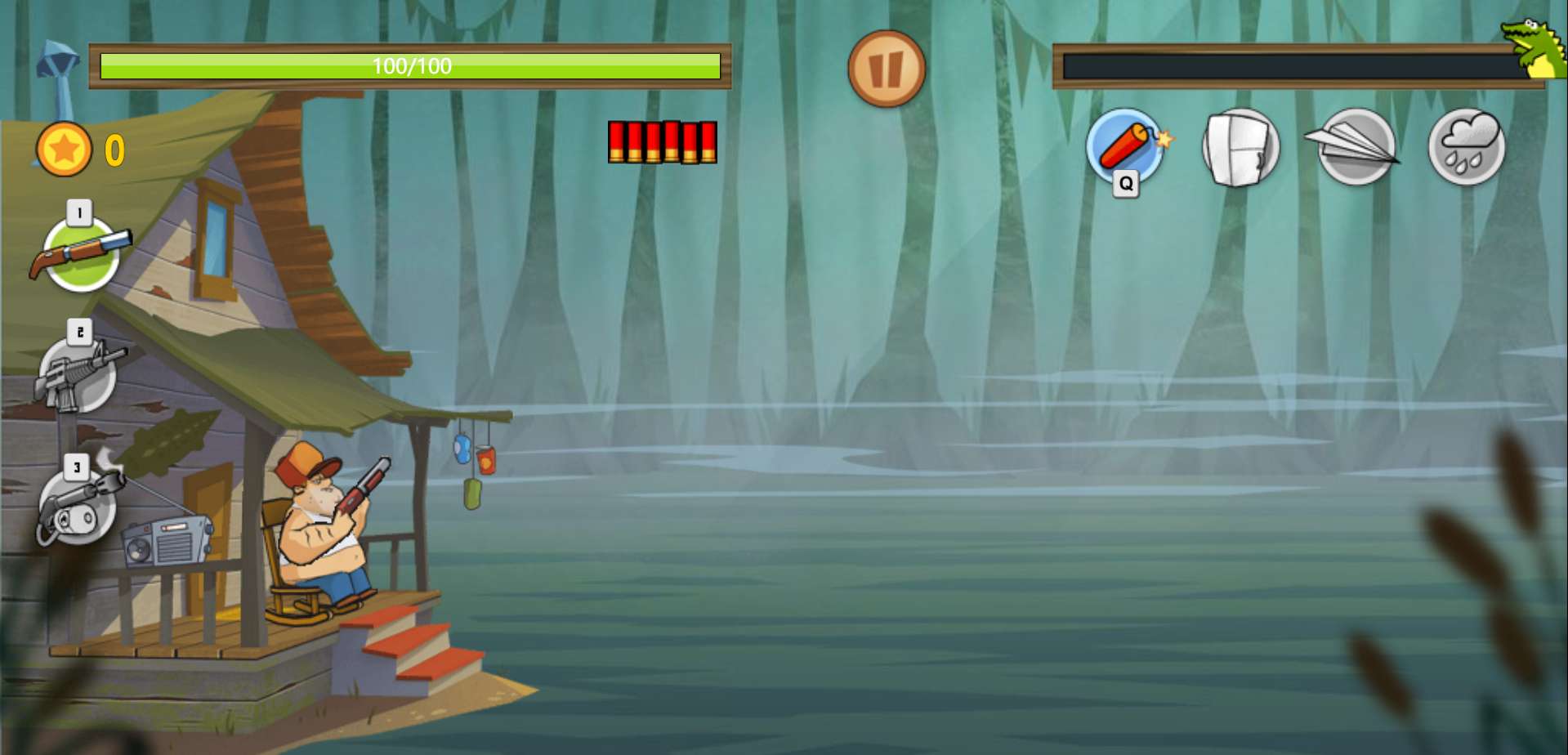1568x755 pixels.
Task: Activate the rain cloud ability
Action: pos(1467,147)
